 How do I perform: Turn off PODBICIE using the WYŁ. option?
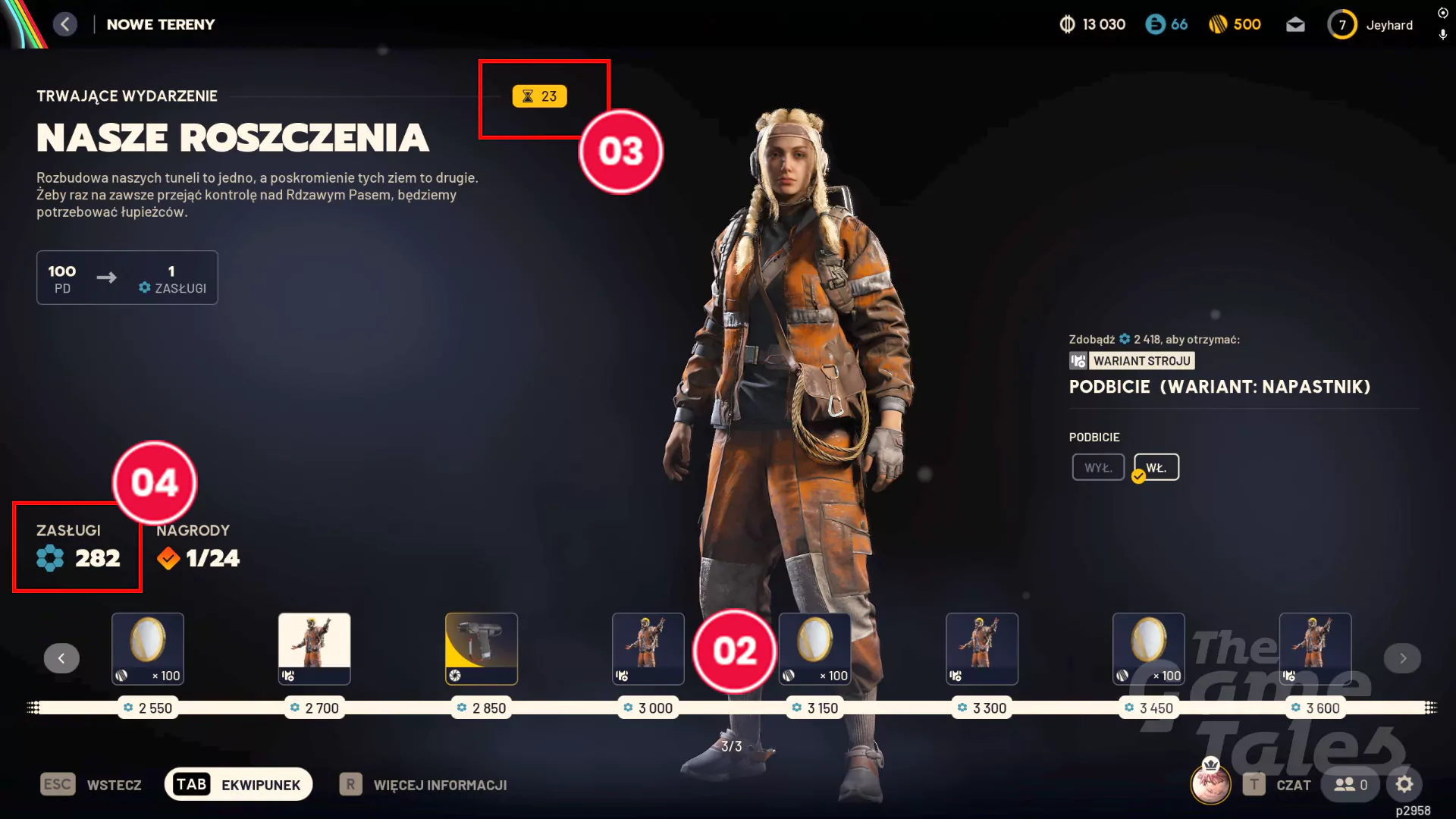[1097, 466]
